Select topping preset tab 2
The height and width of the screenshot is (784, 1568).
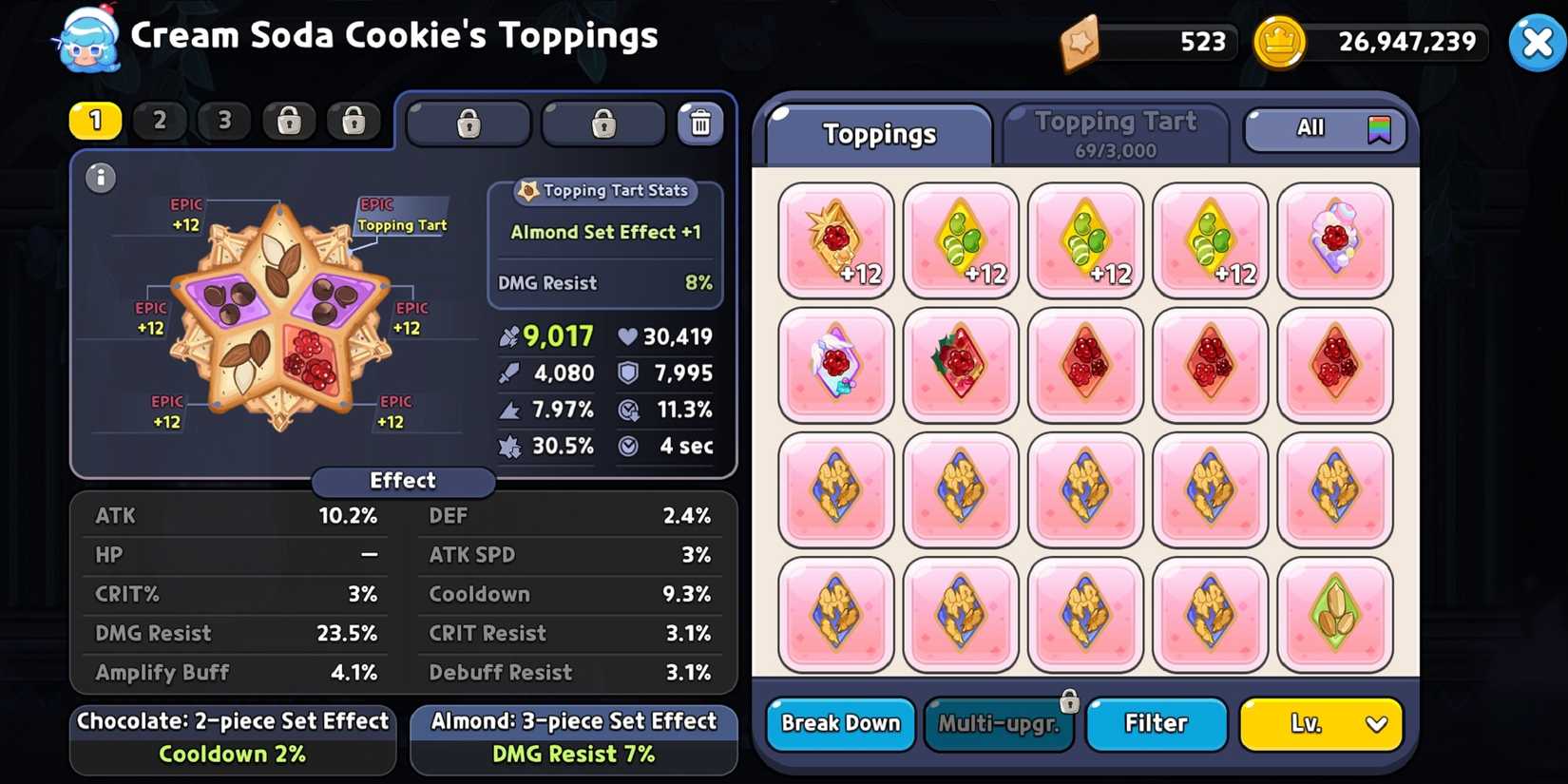click(159, 121)
